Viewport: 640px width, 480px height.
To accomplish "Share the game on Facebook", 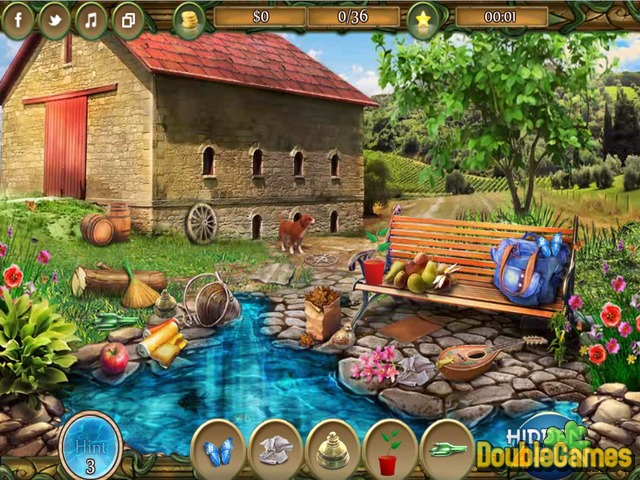I will 19,19.
